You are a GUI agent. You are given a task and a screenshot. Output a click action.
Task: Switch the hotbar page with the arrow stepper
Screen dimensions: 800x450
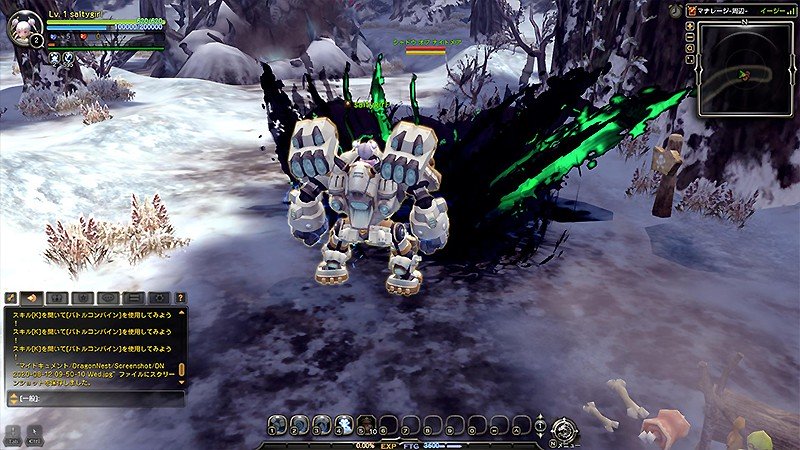click(540, 426)
